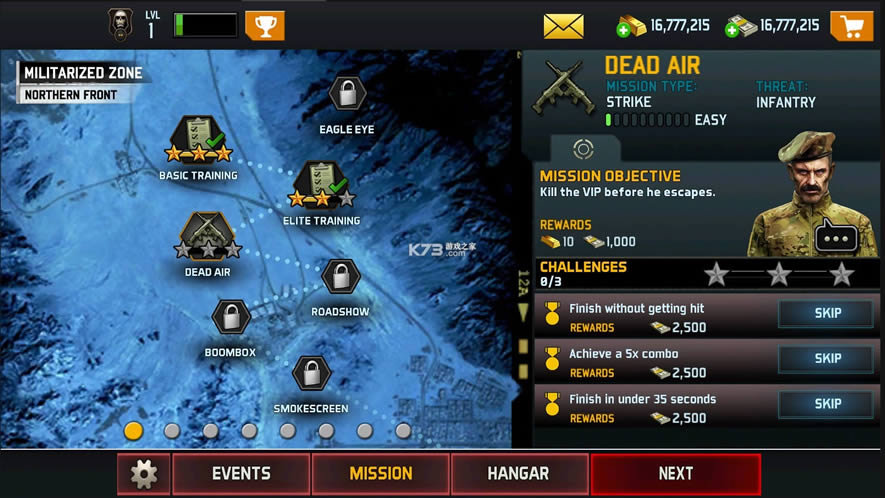Open the shopping cart store
The height and width of the screenshot is (498, 885).
851,26
